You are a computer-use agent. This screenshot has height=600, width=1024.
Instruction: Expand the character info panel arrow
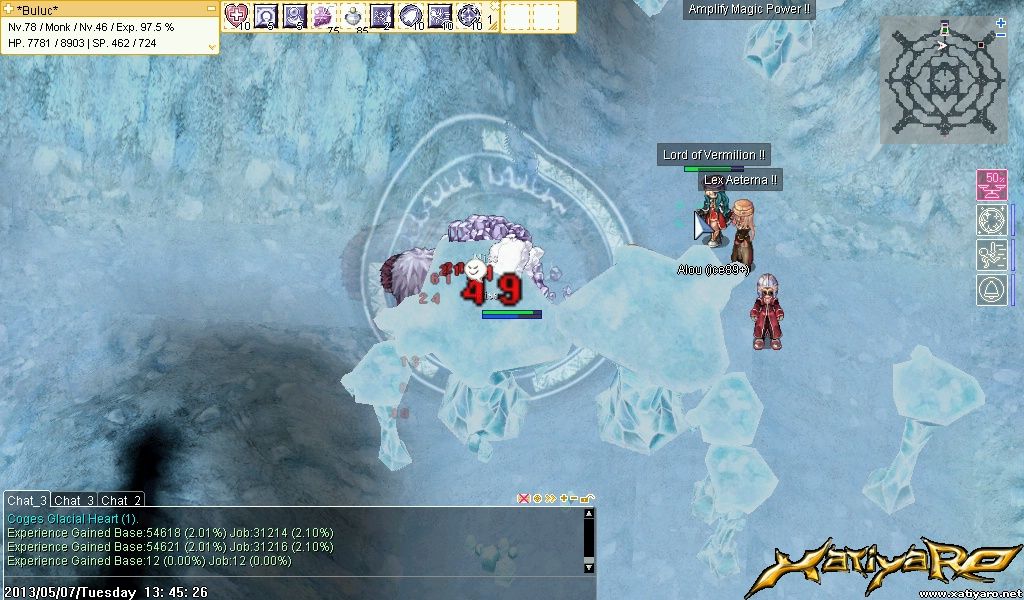pos(212,46)
